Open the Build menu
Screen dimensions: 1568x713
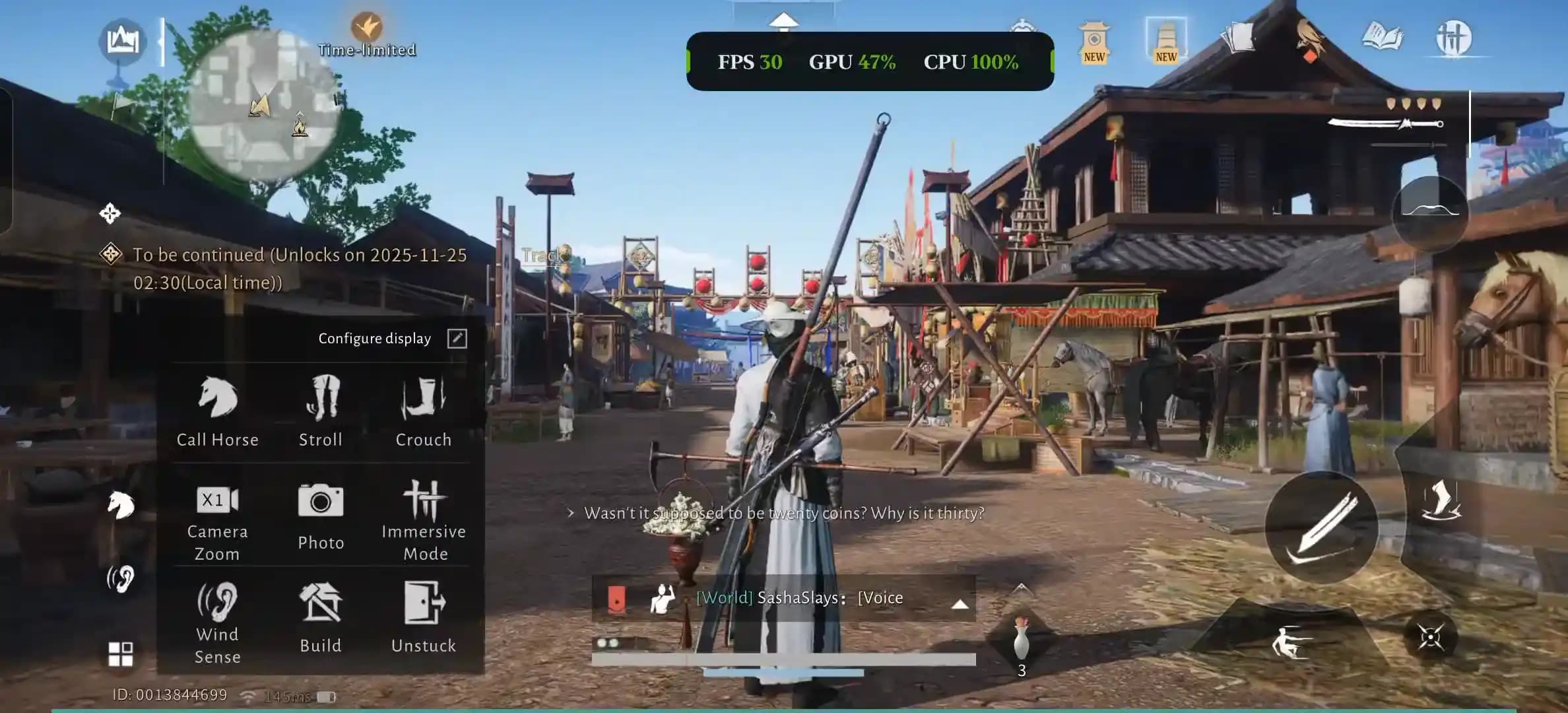point(321,618)
